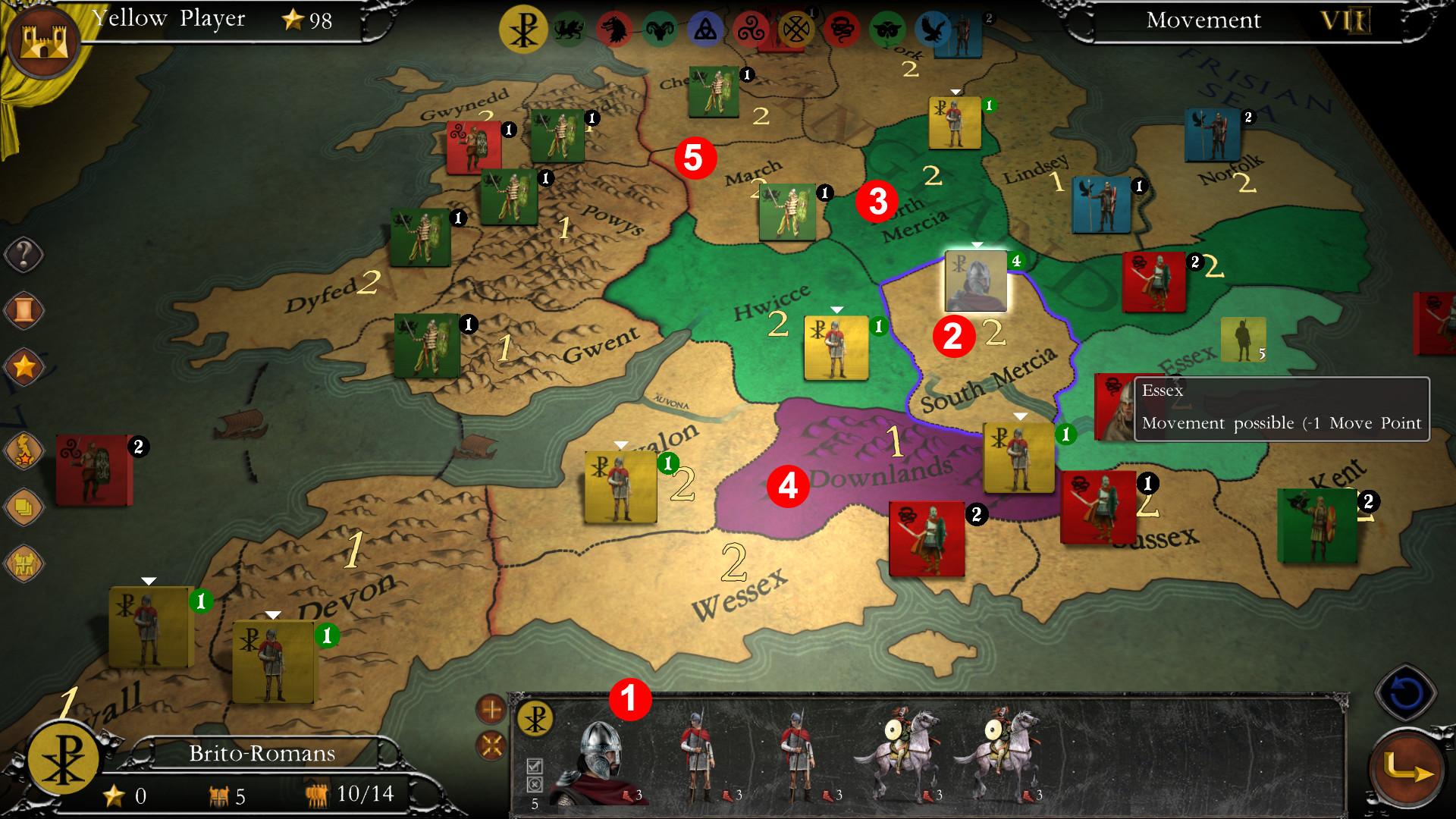Screen dimensions: 1456x819
Task: Click the red boot move-points indicator under the general
Action: coord(626,796)
